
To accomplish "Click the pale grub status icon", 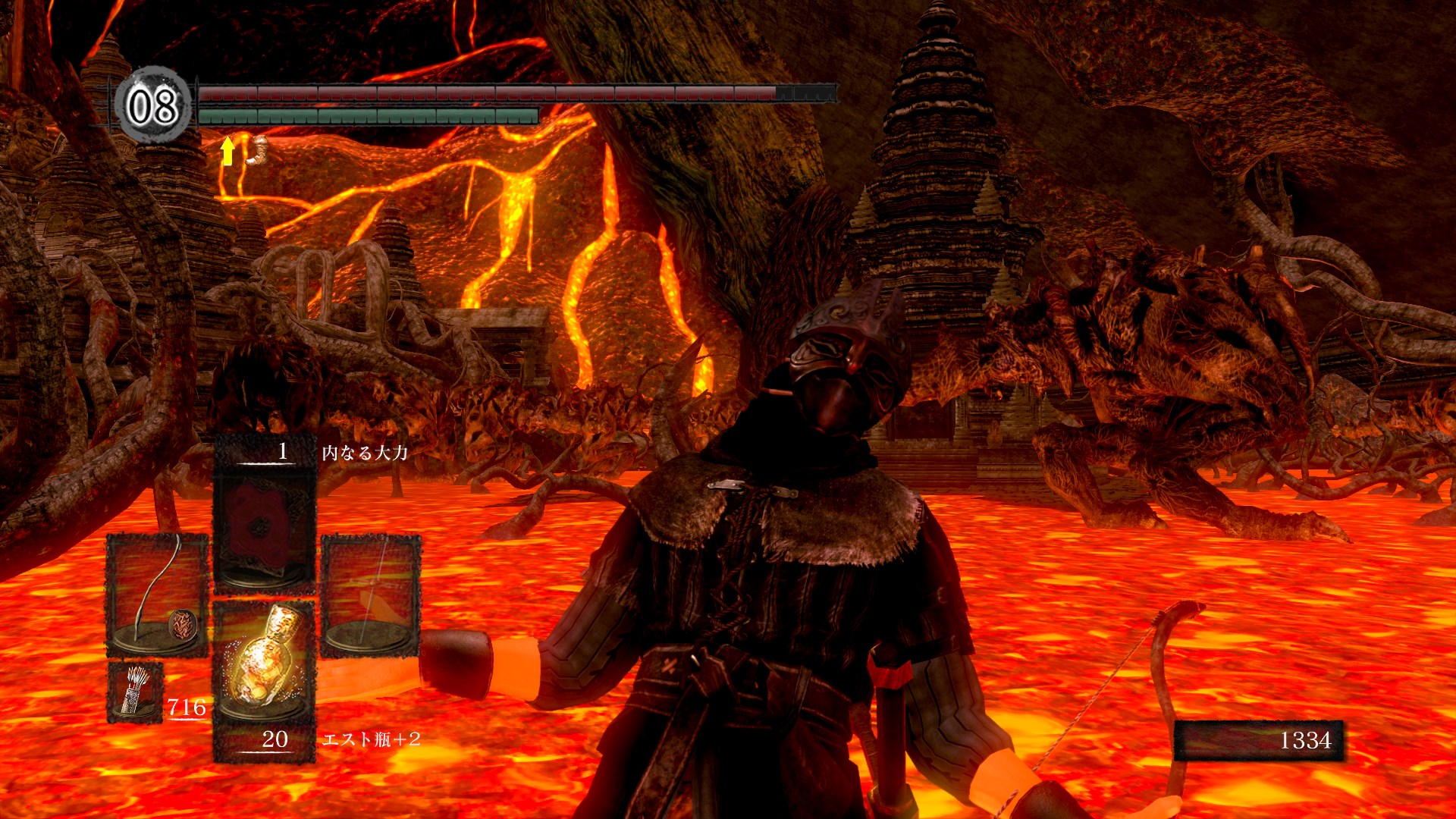I will point(258,149).
